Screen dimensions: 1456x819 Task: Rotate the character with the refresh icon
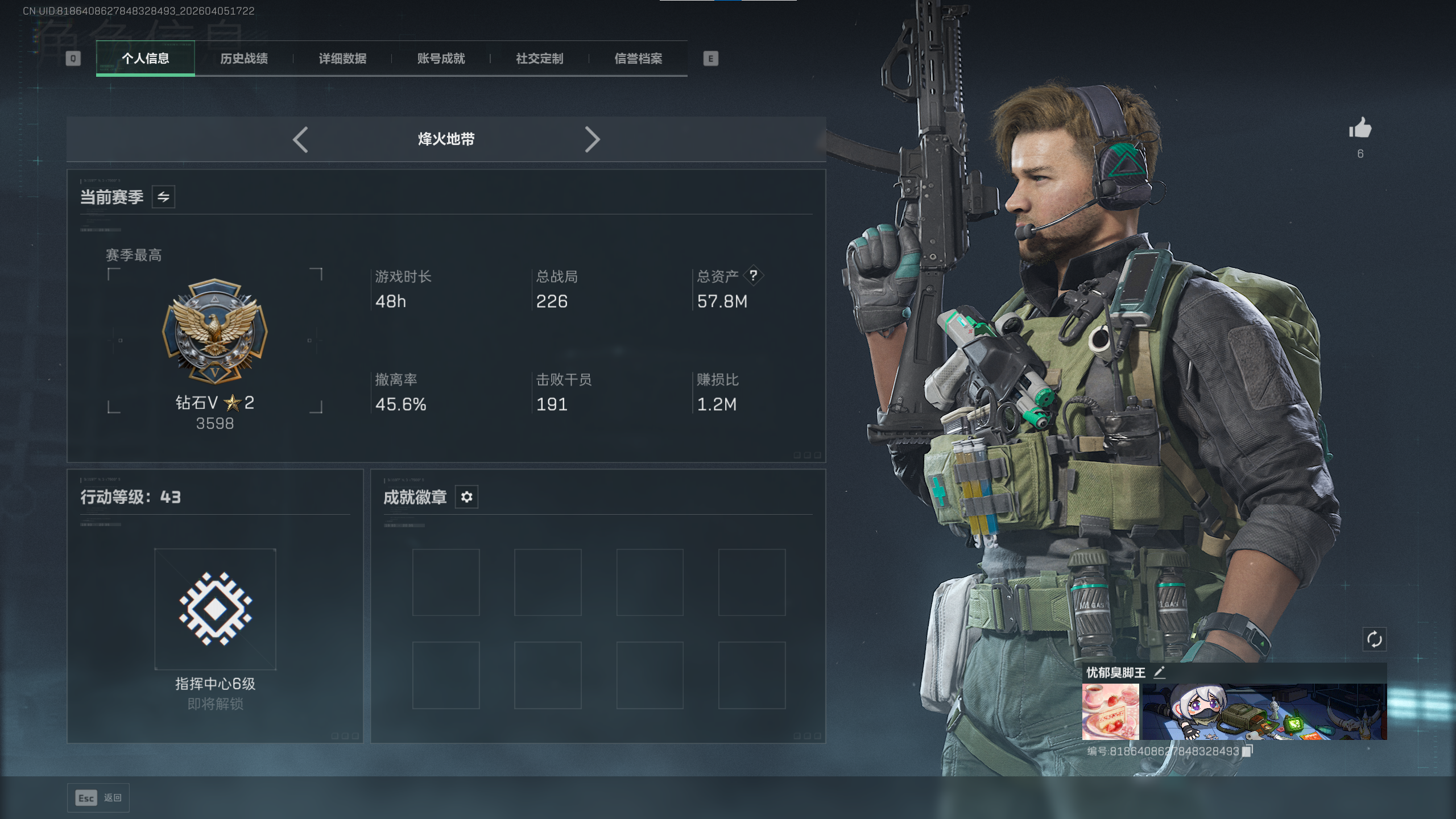pos(1374,639)
